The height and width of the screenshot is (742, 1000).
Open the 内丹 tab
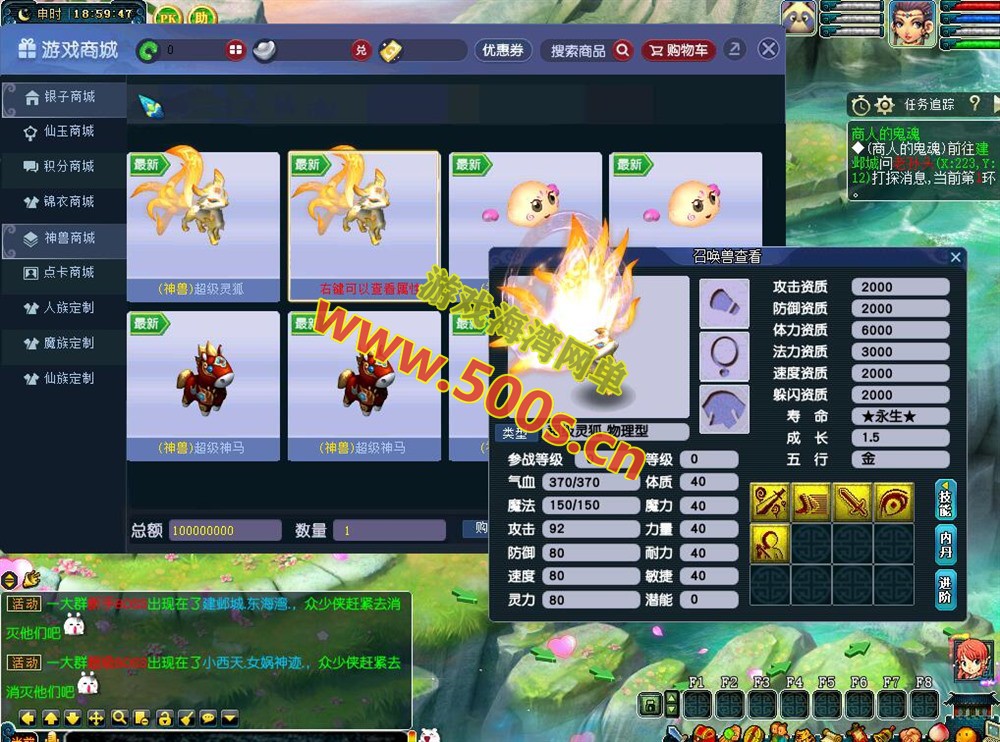(x=945, y=543)
